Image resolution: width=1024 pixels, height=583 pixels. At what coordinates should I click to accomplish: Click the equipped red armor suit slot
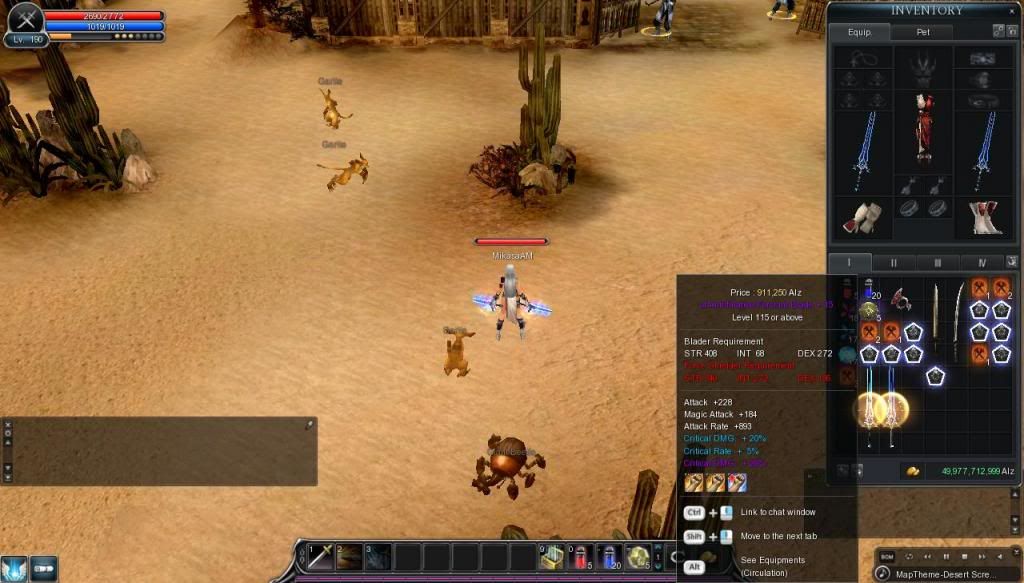click(925, 130)
